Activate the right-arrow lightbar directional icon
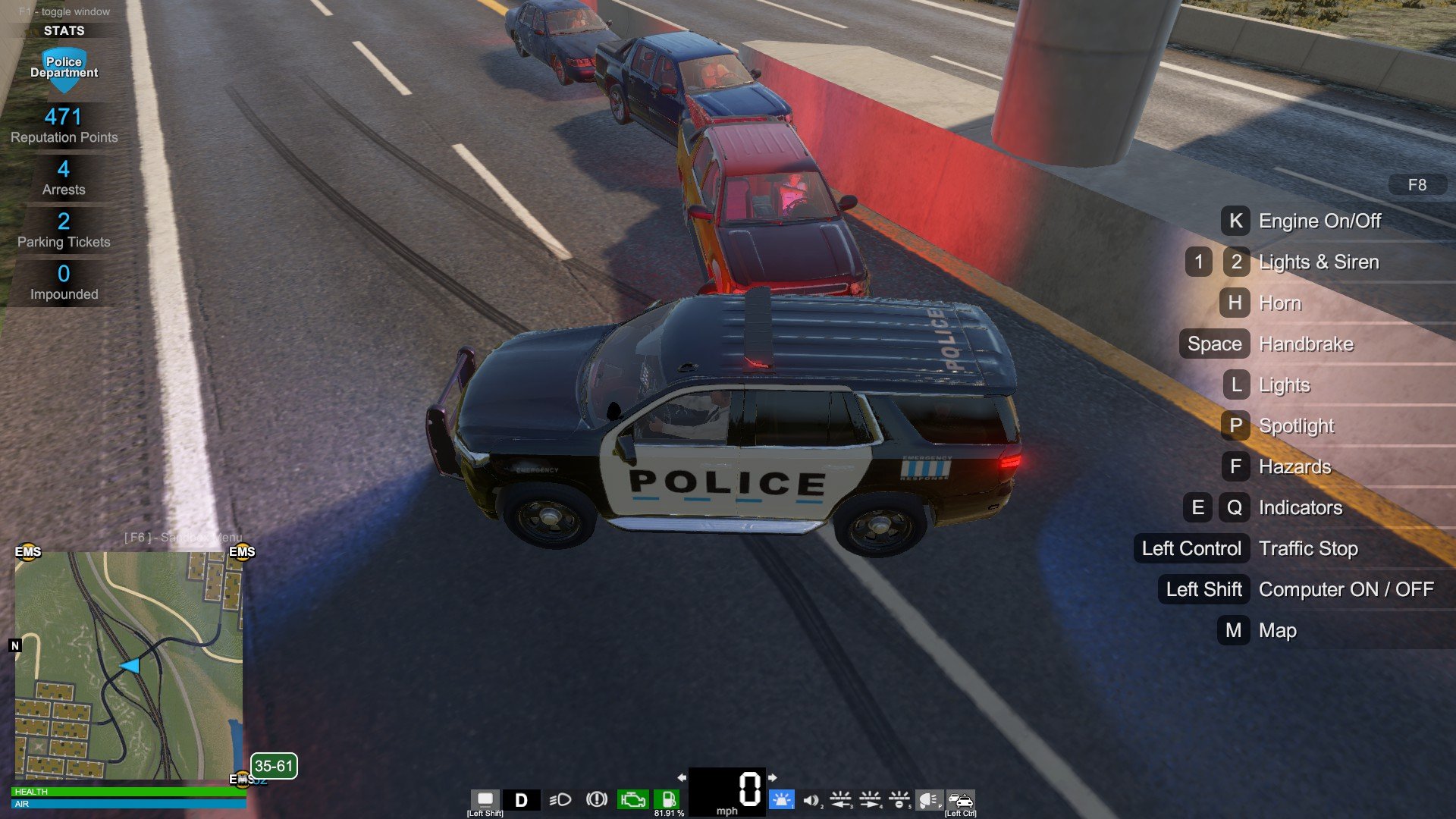 tap(870, 799)
